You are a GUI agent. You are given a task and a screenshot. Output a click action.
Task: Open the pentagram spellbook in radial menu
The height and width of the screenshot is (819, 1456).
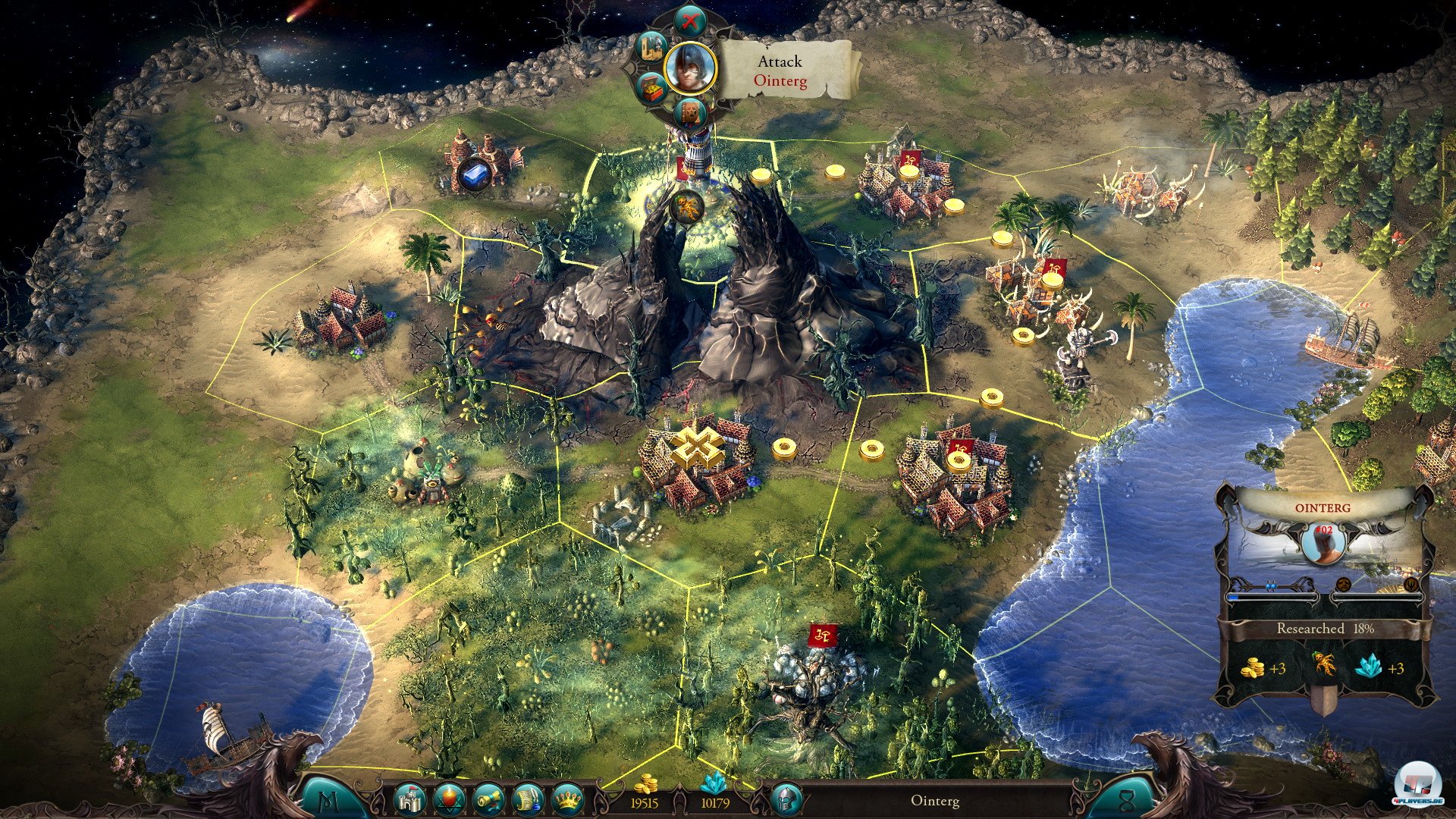click(690, 113)
